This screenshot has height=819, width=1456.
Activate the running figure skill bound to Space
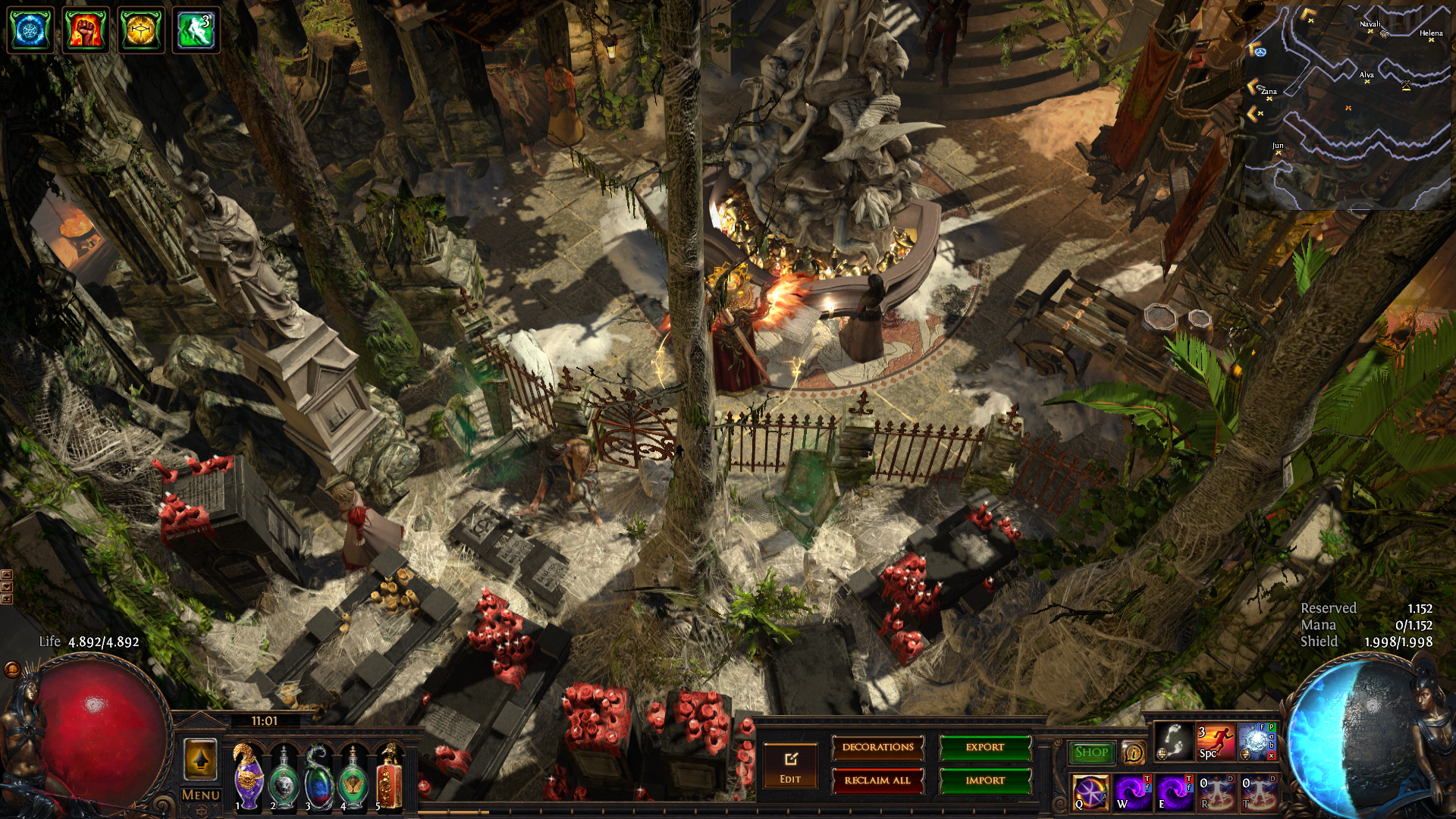point(1215,742)
